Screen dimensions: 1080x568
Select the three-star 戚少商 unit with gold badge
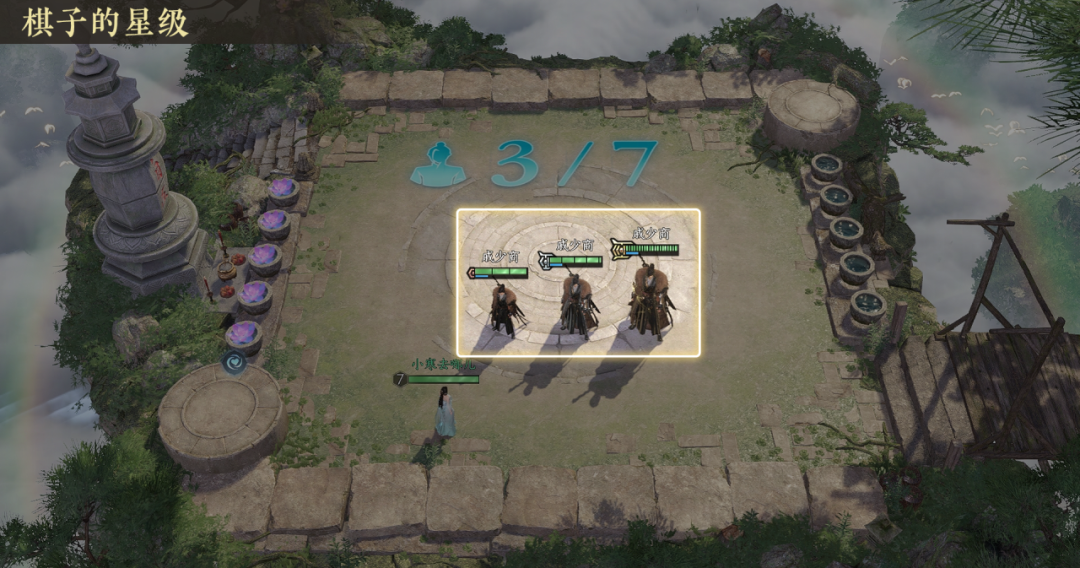[x=650, y=298]
